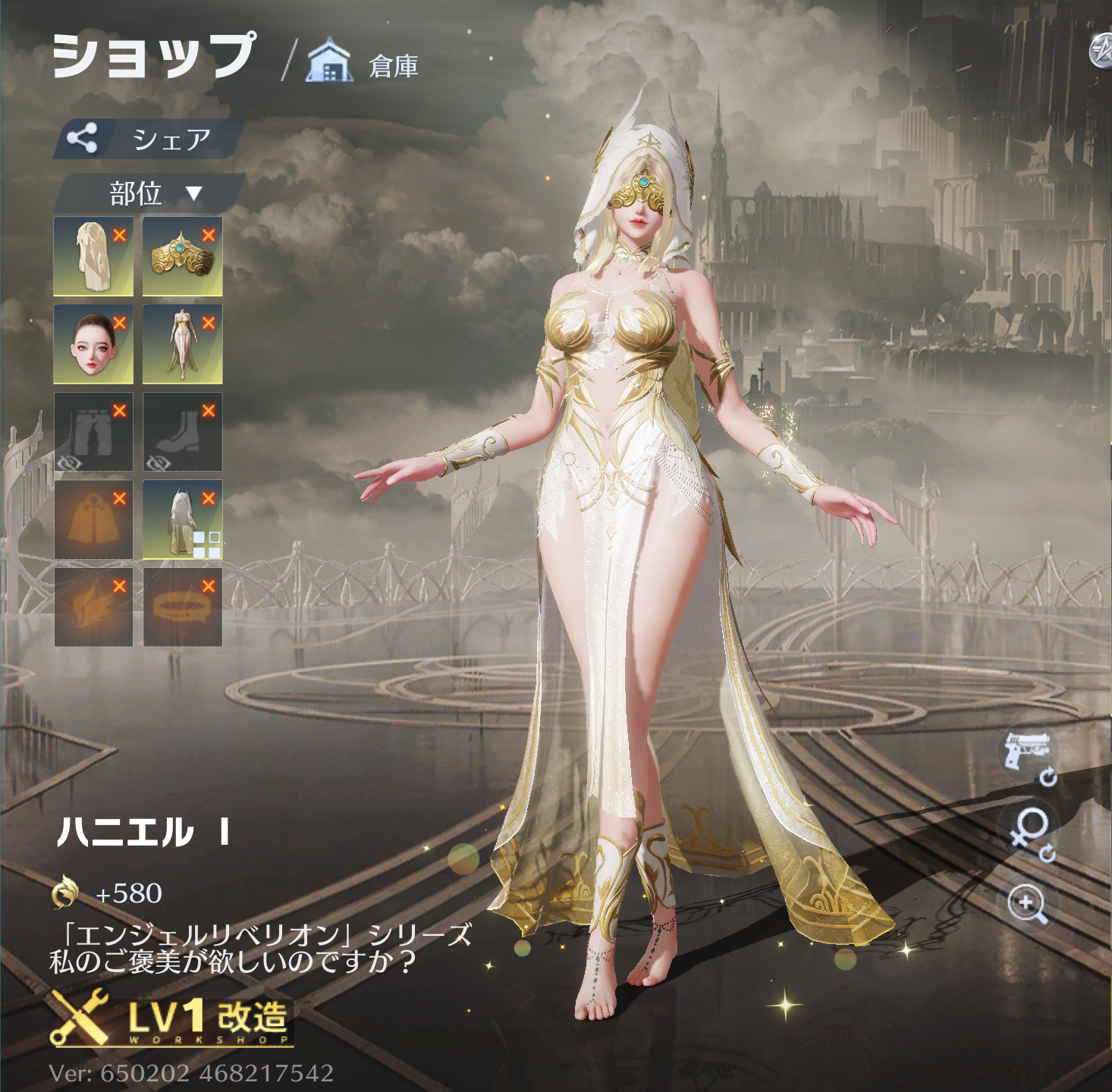Remove the blonde hair item
The image size is (1112, 1092).
click(120, 235)
